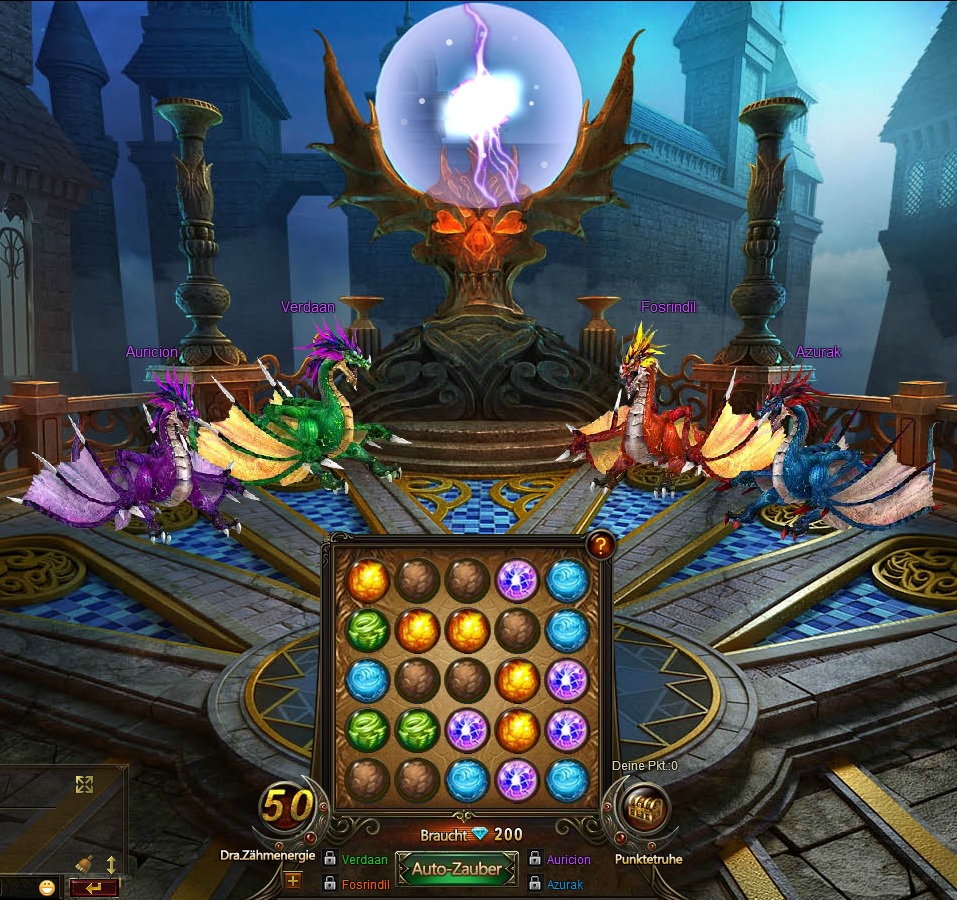Expand the chat window with the arrows icon
This screenshot has height=900, width=957.
click(x=84, y=785)
